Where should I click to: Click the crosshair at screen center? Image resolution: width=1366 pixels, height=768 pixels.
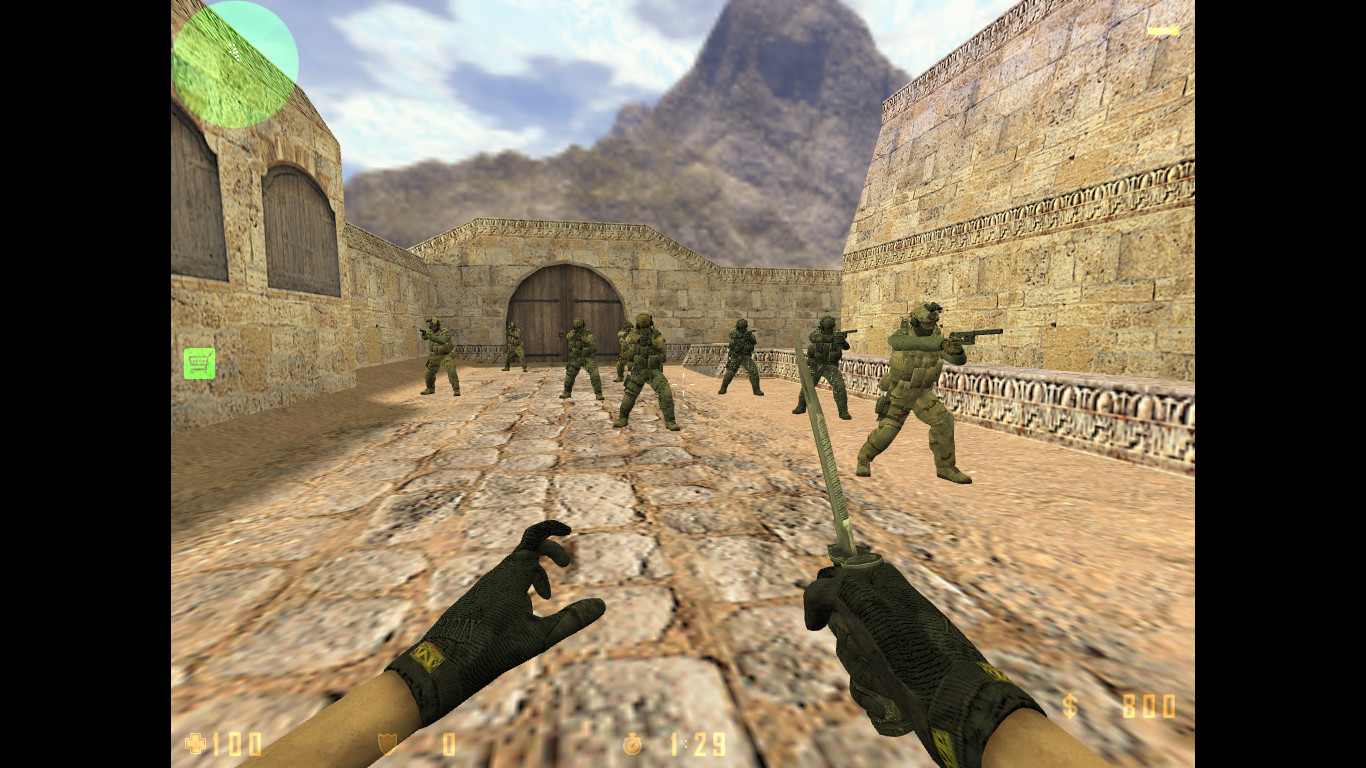click(x=683, y=384)
